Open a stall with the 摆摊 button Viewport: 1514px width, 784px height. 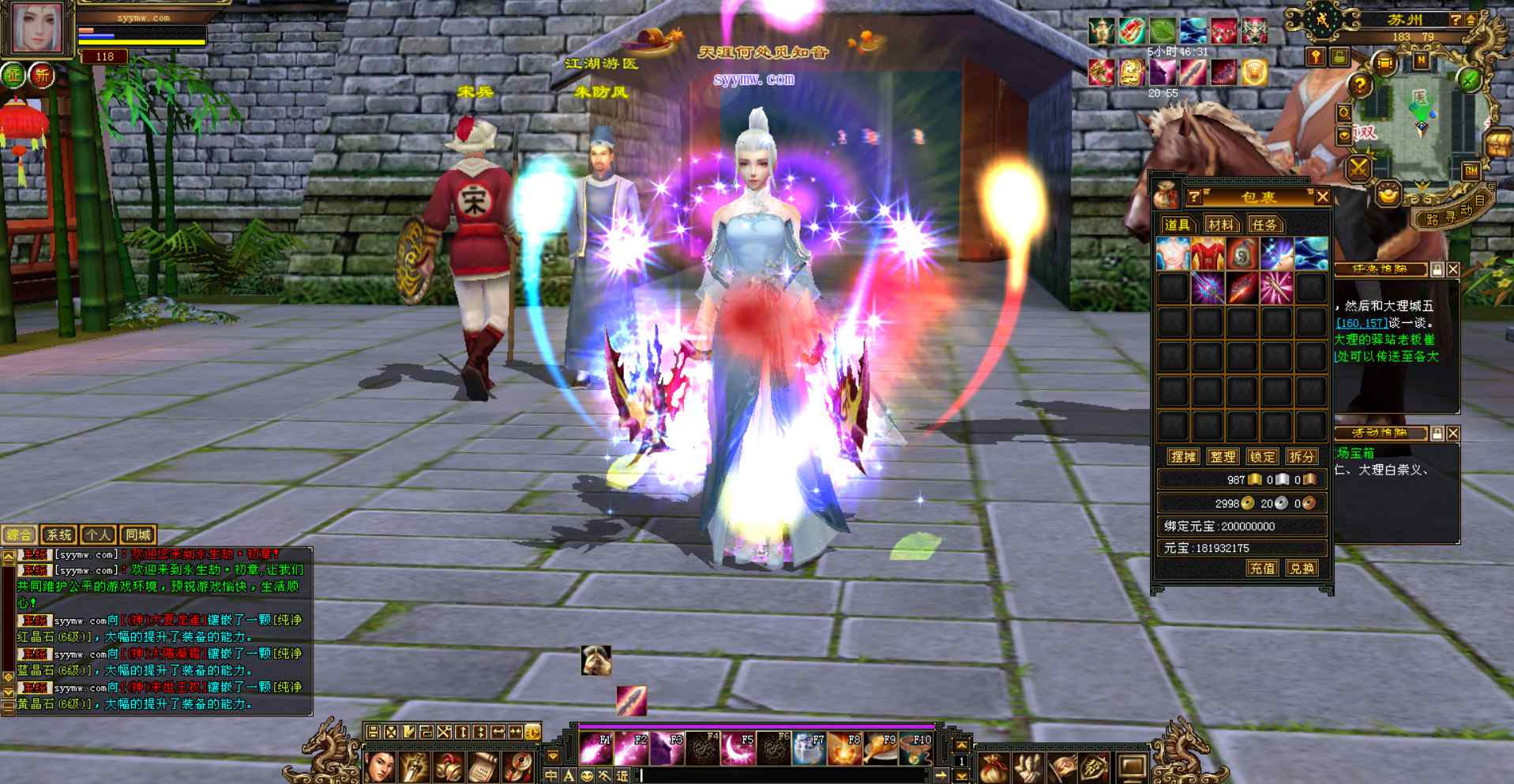1183,456
